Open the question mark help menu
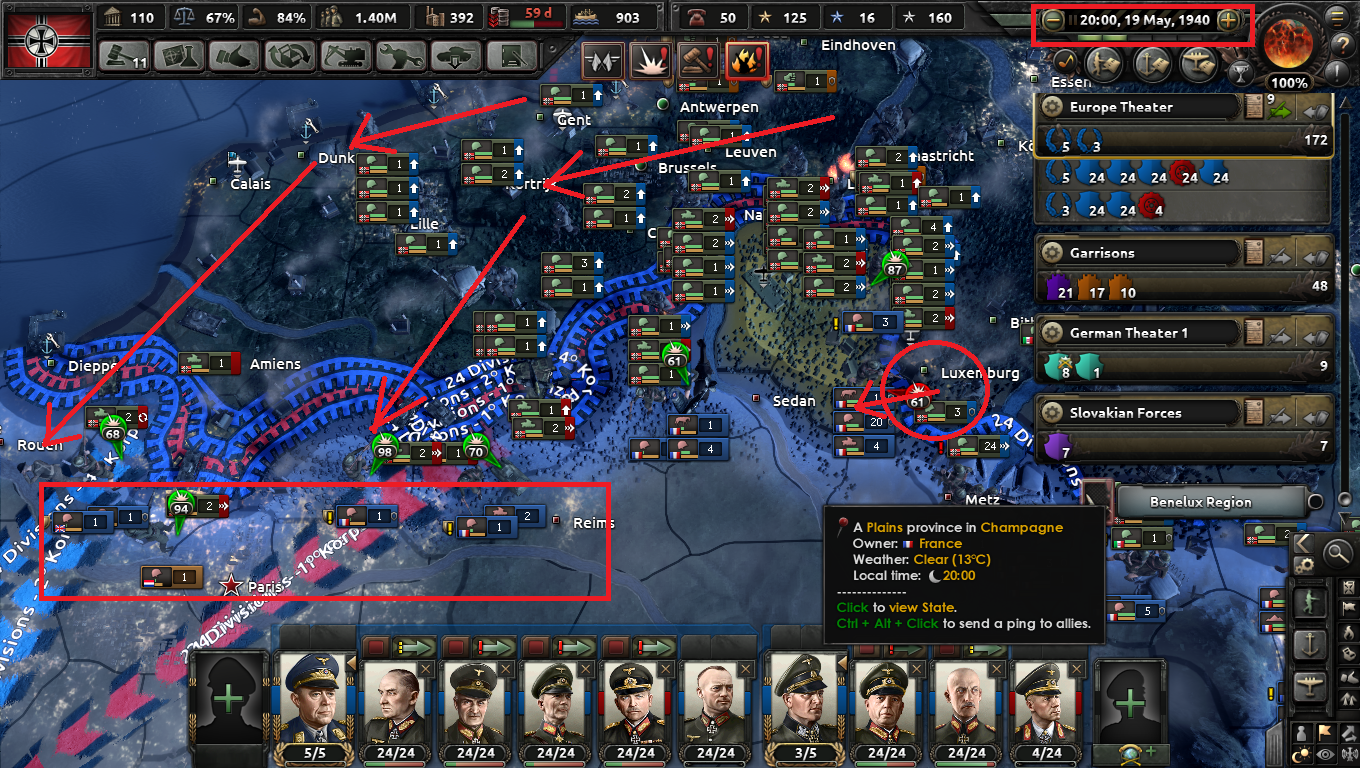This screenshot has height=768, width=1360. pos(1343,45)
